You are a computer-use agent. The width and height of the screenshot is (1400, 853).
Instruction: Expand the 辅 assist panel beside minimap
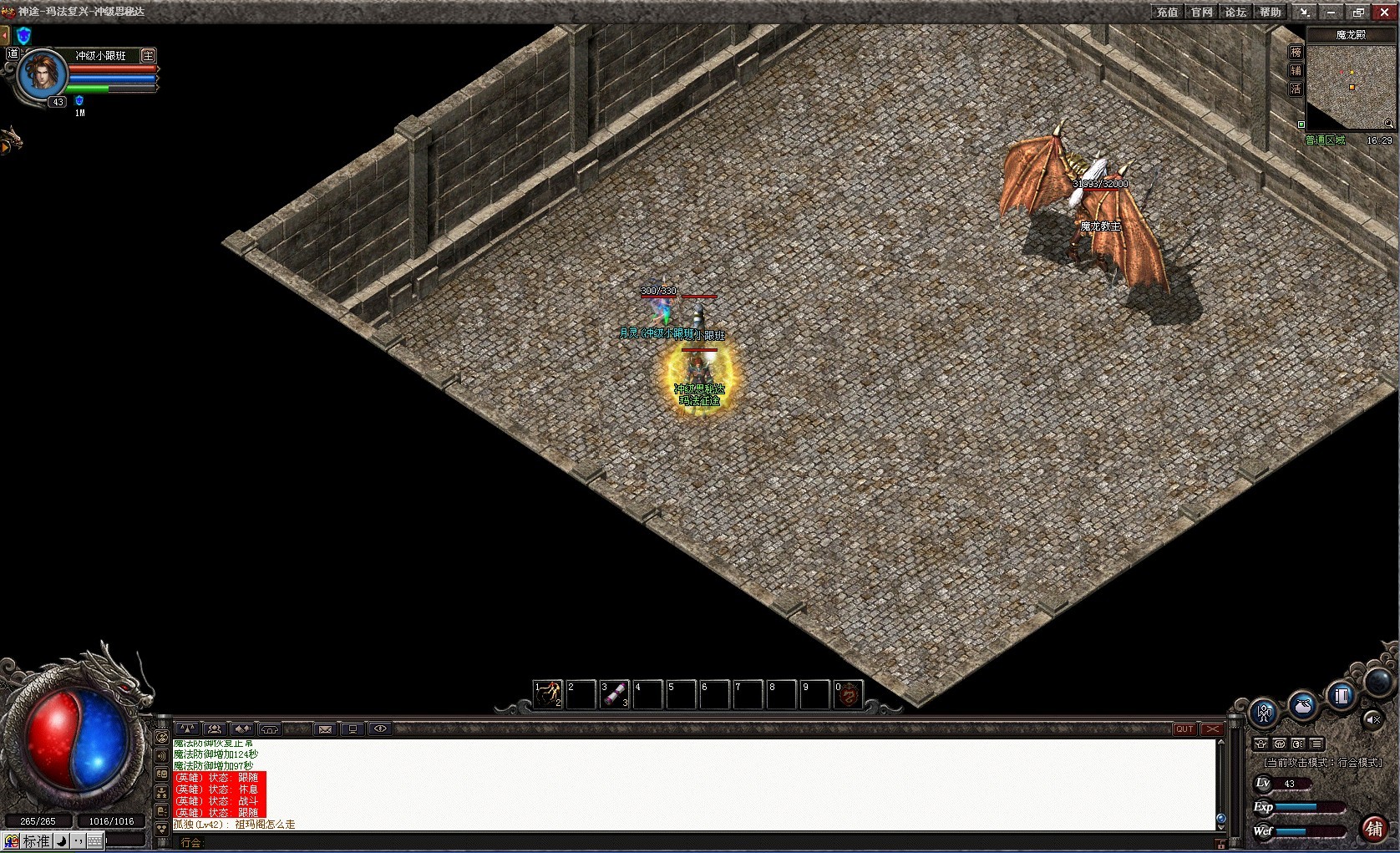1296,71
